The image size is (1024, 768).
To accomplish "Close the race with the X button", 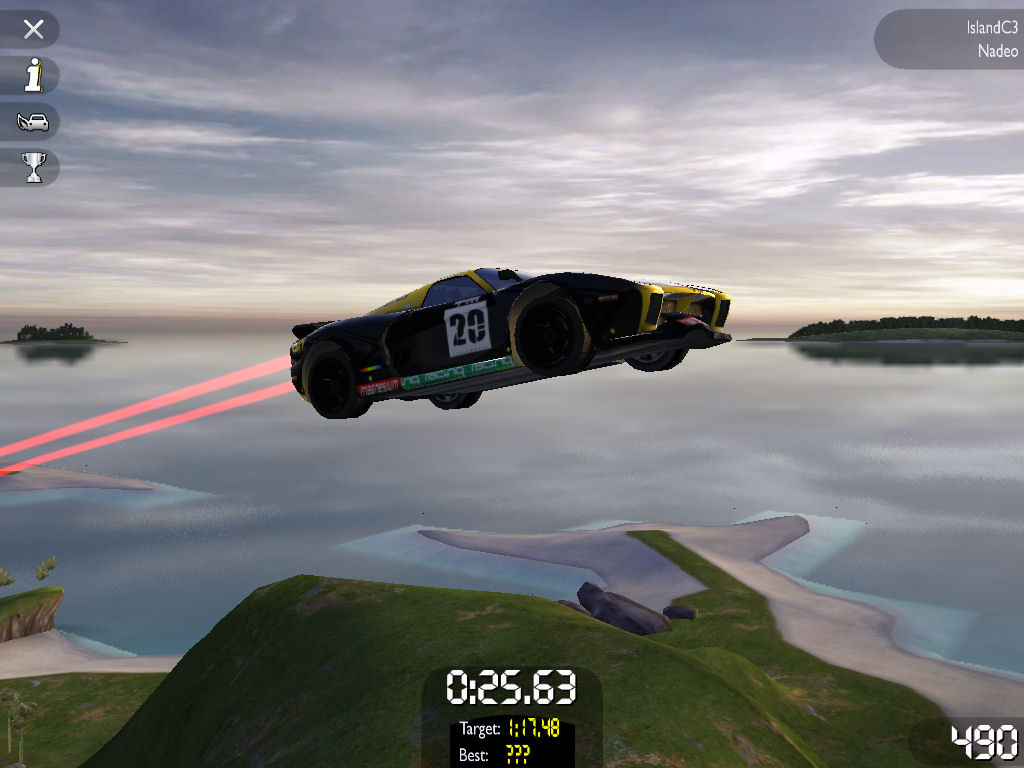I will pyautogui.click(x=34, y=29).
